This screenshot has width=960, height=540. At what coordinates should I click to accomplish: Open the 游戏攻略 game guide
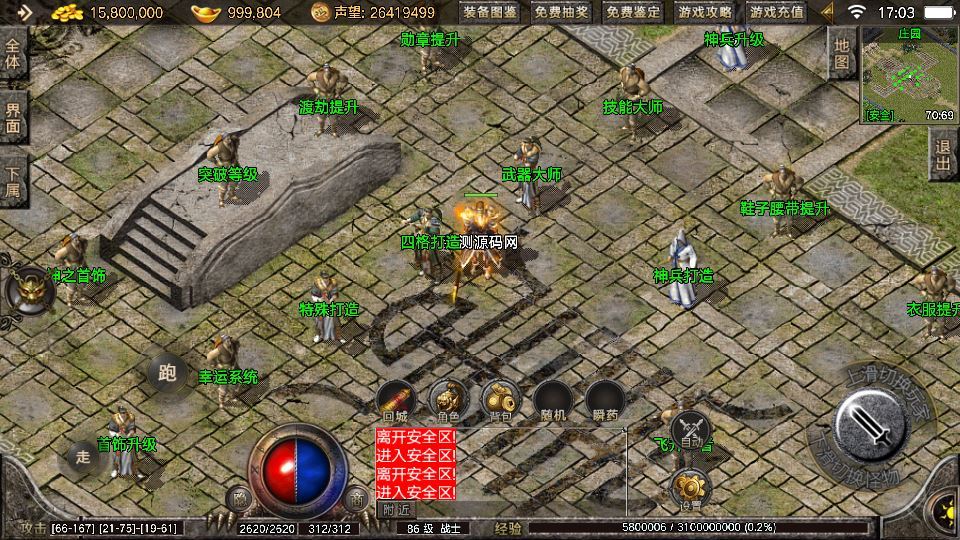tap(704, 12)
